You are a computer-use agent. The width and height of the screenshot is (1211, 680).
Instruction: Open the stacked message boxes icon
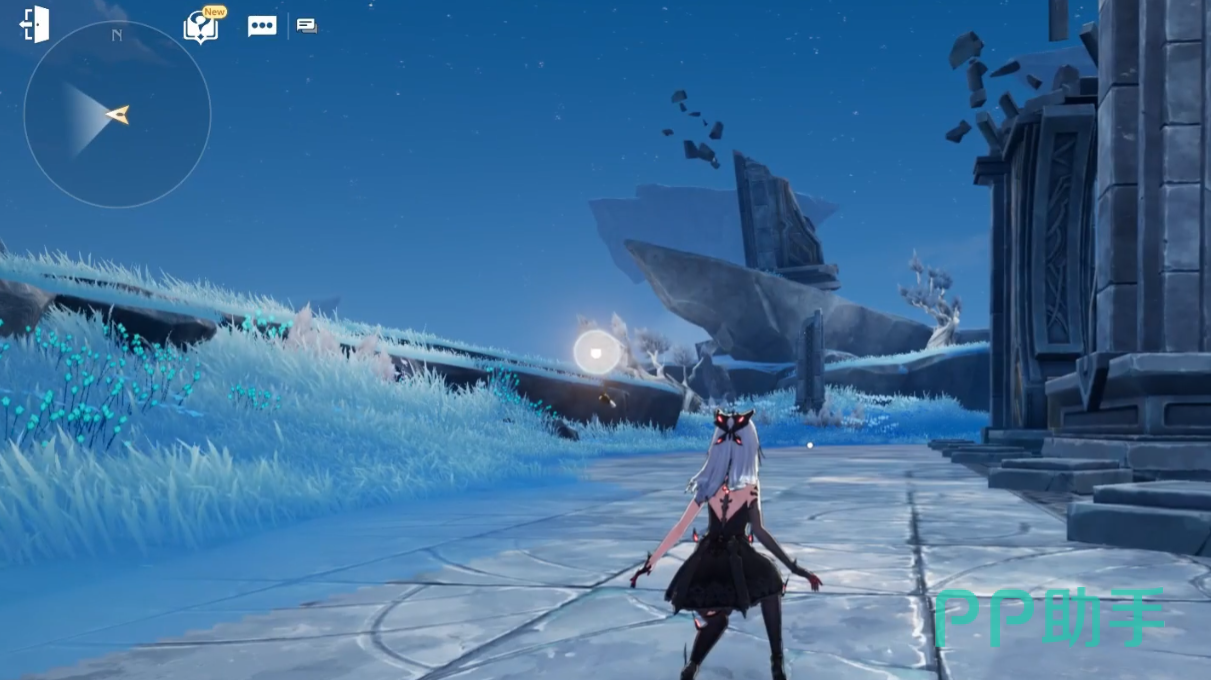(307, 26)
